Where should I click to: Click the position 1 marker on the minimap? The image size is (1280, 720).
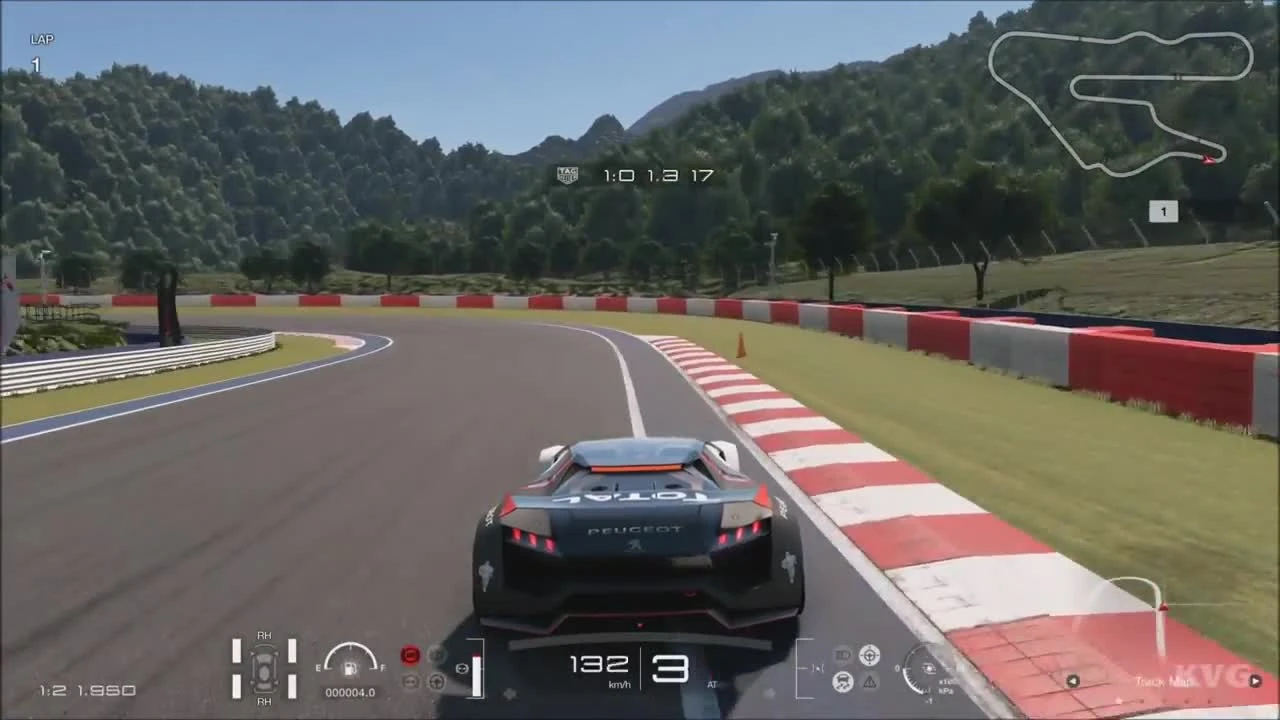[1163, 211]
